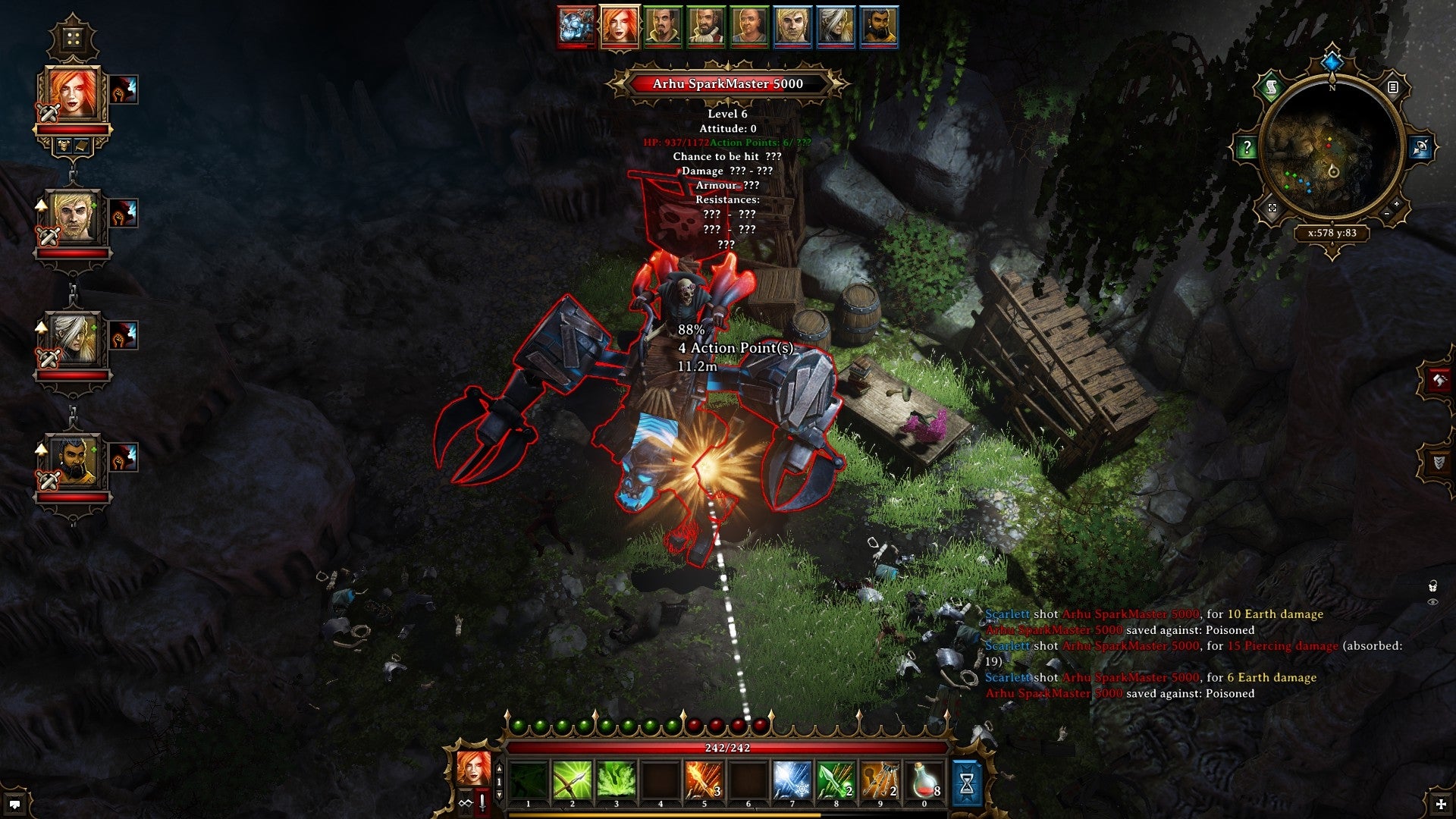Use the lockpicks hotbar item
Viewport: 1456px width, 819px height.
(x=880, y=781)
